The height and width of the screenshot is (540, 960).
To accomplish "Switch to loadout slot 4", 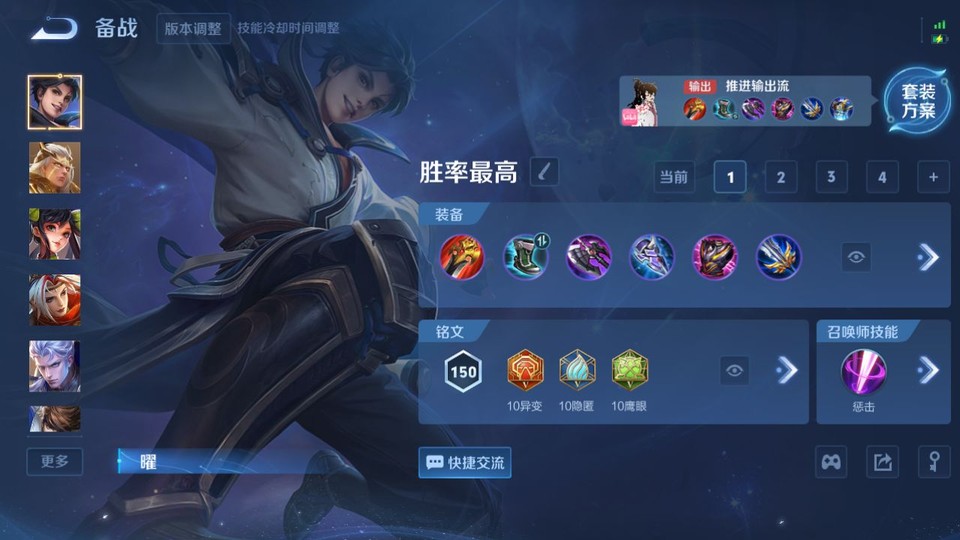I will tap(882, 178).
